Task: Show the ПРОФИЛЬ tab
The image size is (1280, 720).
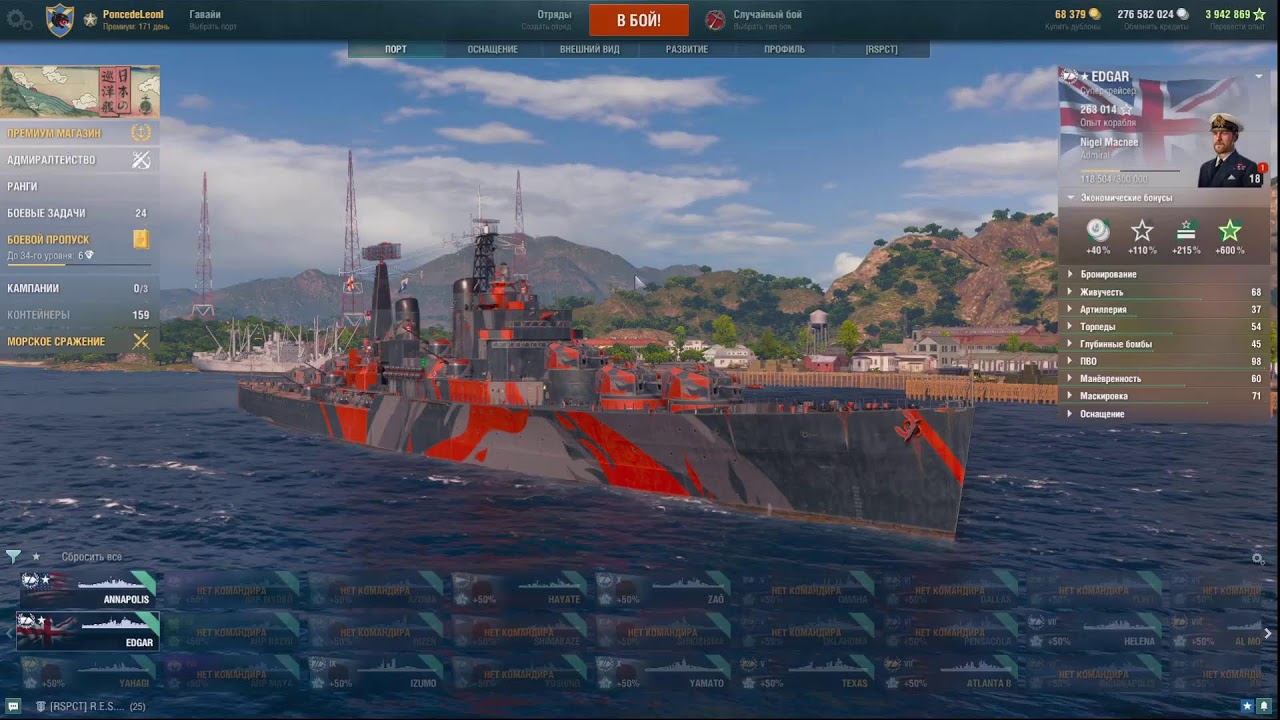Action: [784, 49]
